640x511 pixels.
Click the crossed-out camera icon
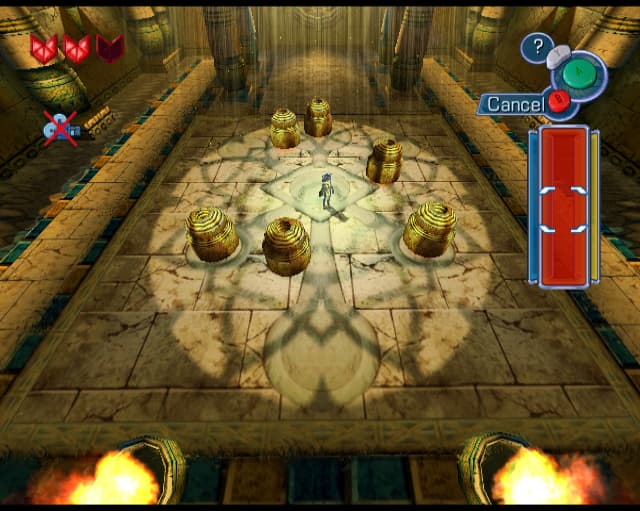[60, 127]
